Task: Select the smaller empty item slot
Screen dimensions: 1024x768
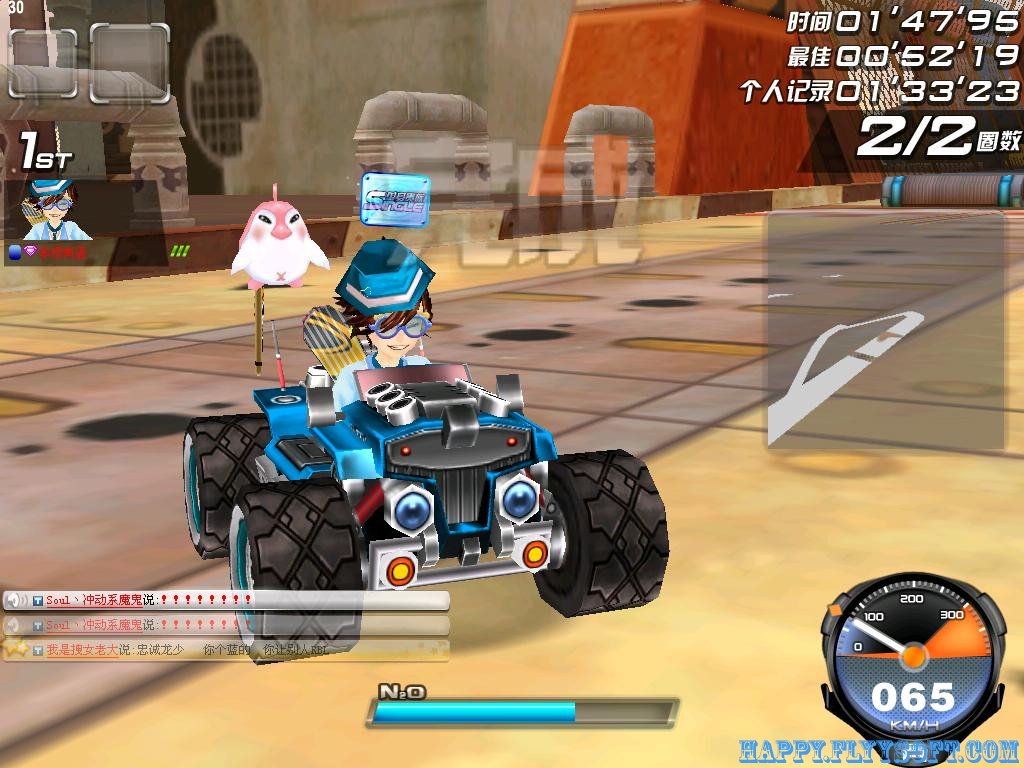Action: click(43, 63)
